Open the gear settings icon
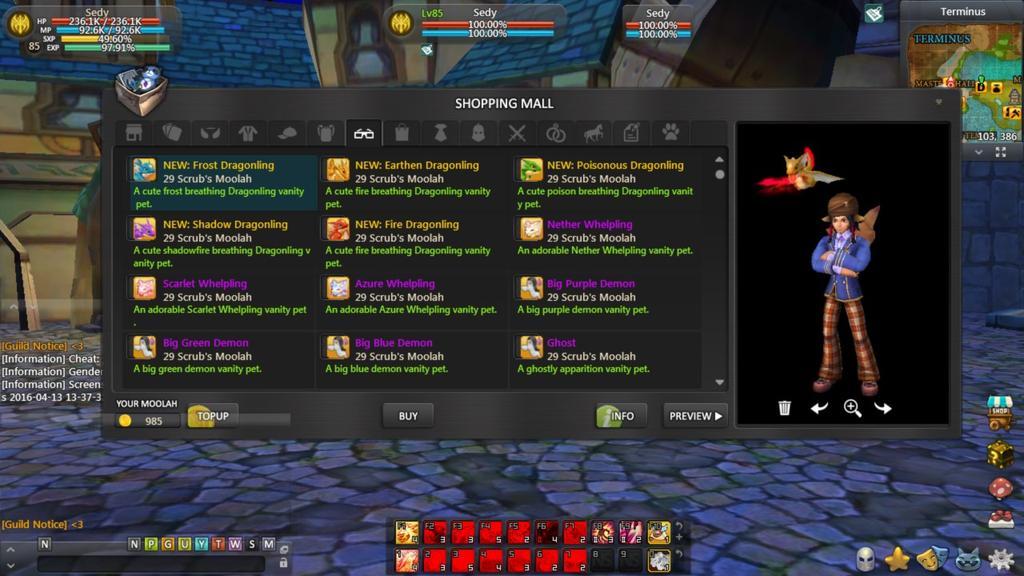 1000,559
